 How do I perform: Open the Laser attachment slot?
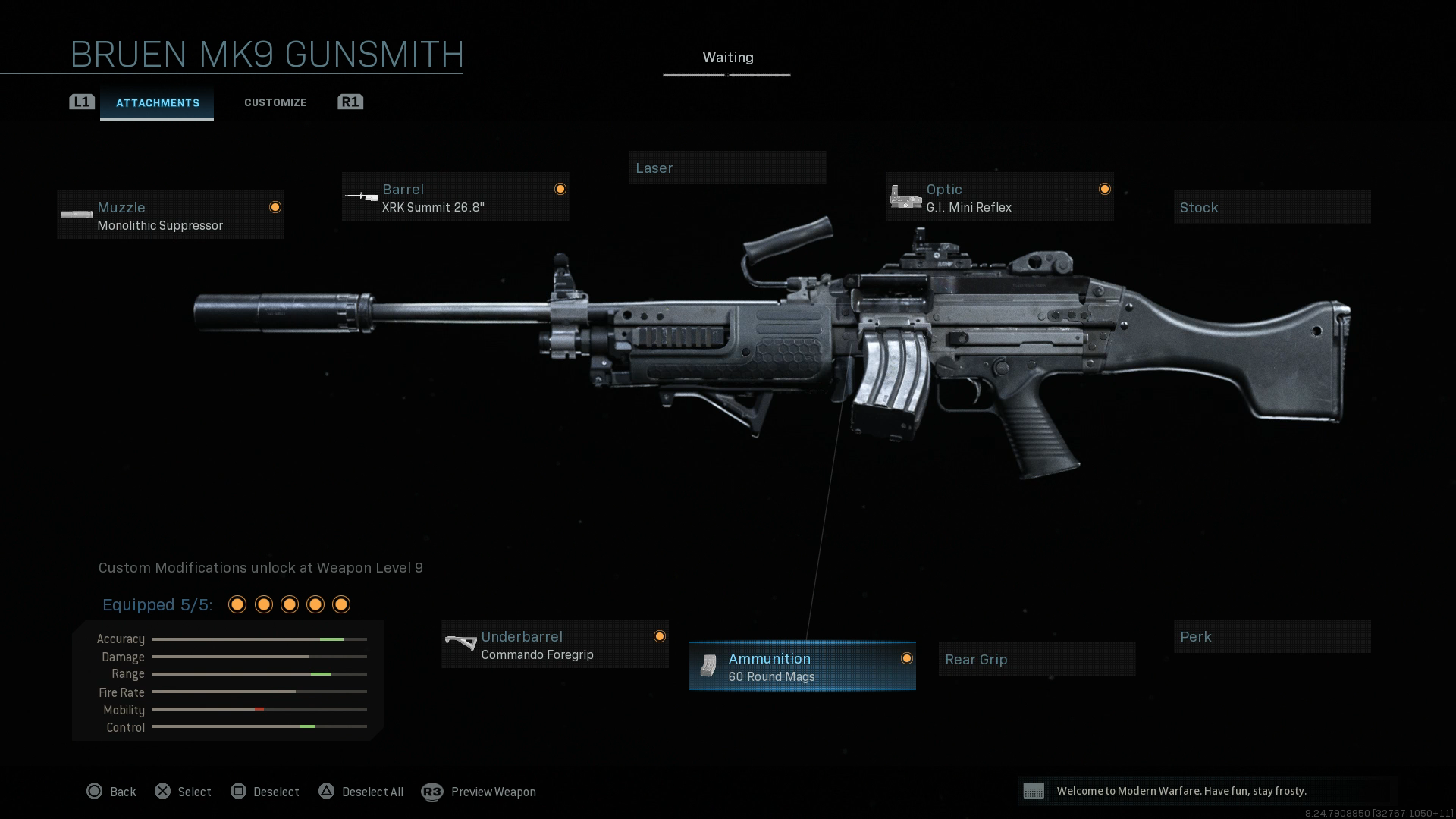[727, 168]
